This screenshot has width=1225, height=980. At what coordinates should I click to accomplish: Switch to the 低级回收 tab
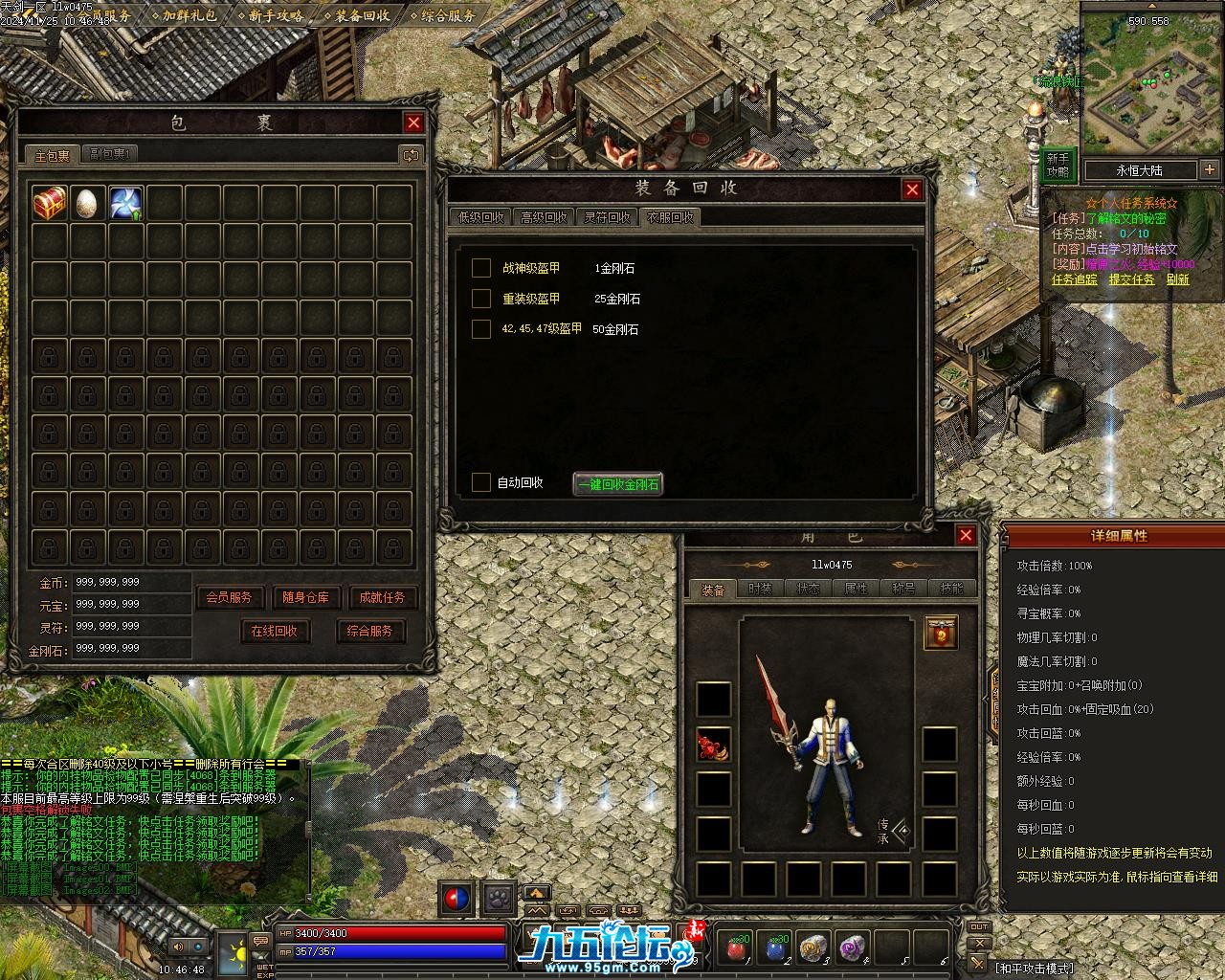(x=479, y=217)
